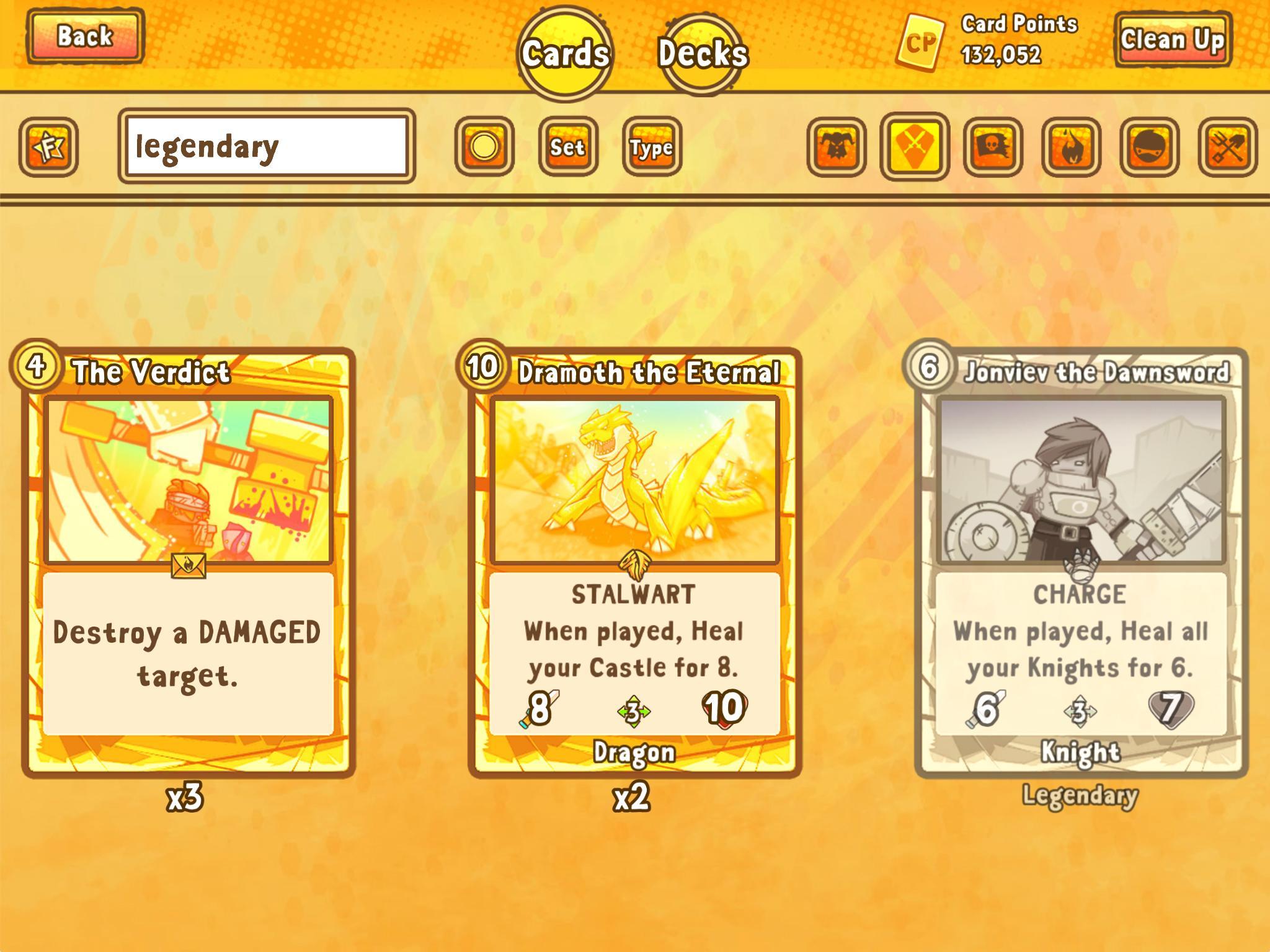Select the horned armor faction filter
The height and width of the screenshot is (952, 1270).
[x=835, y=147]
